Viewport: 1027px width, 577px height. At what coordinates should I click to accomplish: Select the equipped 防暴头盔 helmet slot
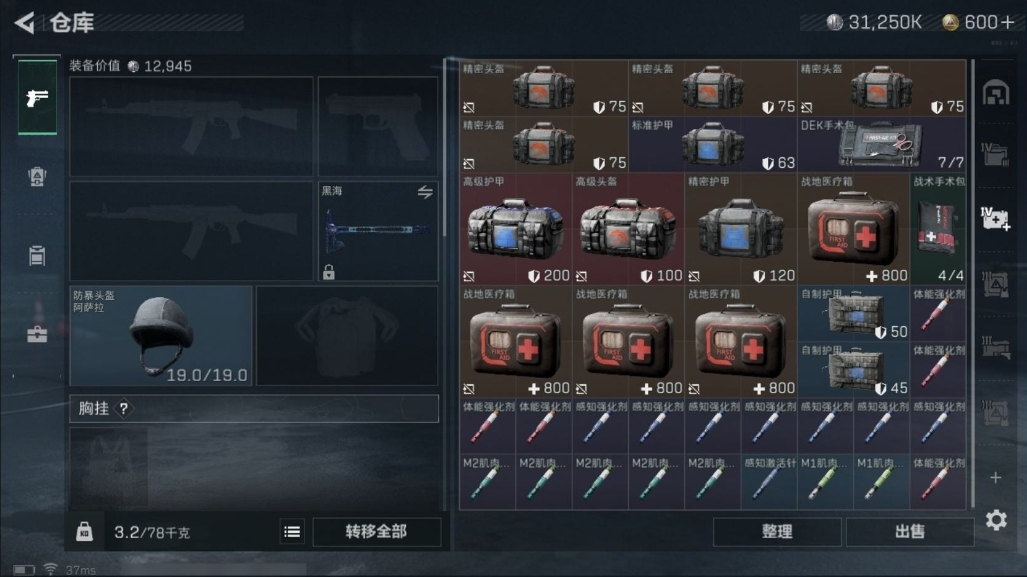click(x=161, y=335)
